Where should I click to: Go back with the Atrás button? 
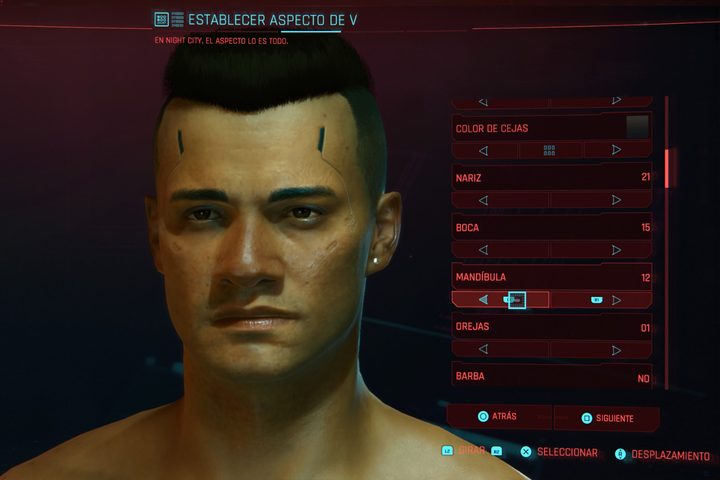[497, 416]
